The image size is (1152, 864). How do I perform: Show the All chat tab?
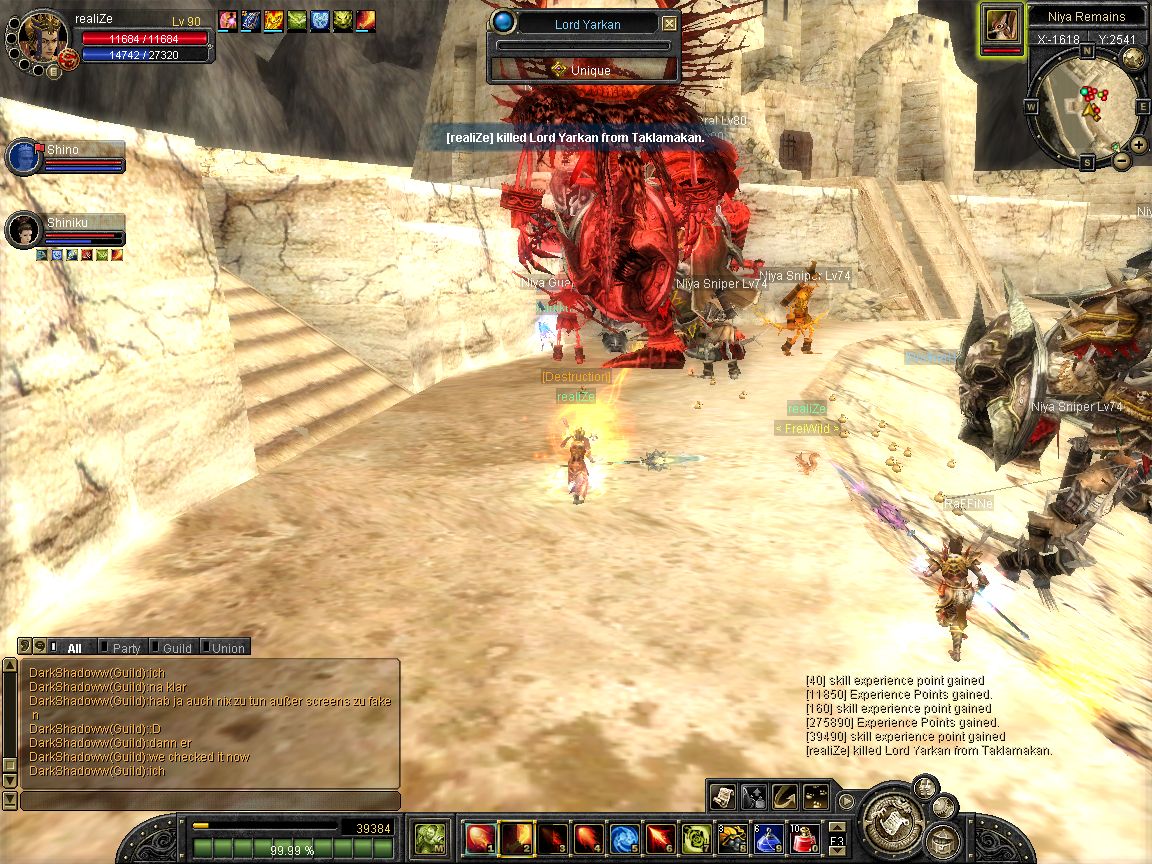pos(70,648)
